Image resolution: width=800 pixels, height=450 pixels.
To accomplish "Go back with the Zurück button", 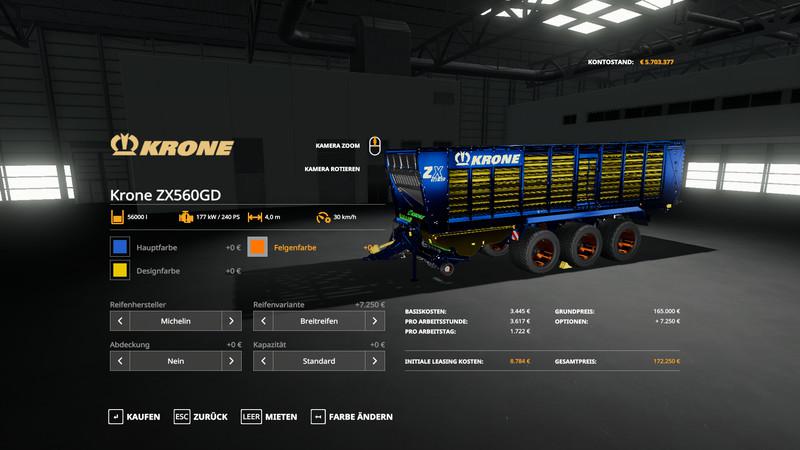I will (x=200, y=416).
